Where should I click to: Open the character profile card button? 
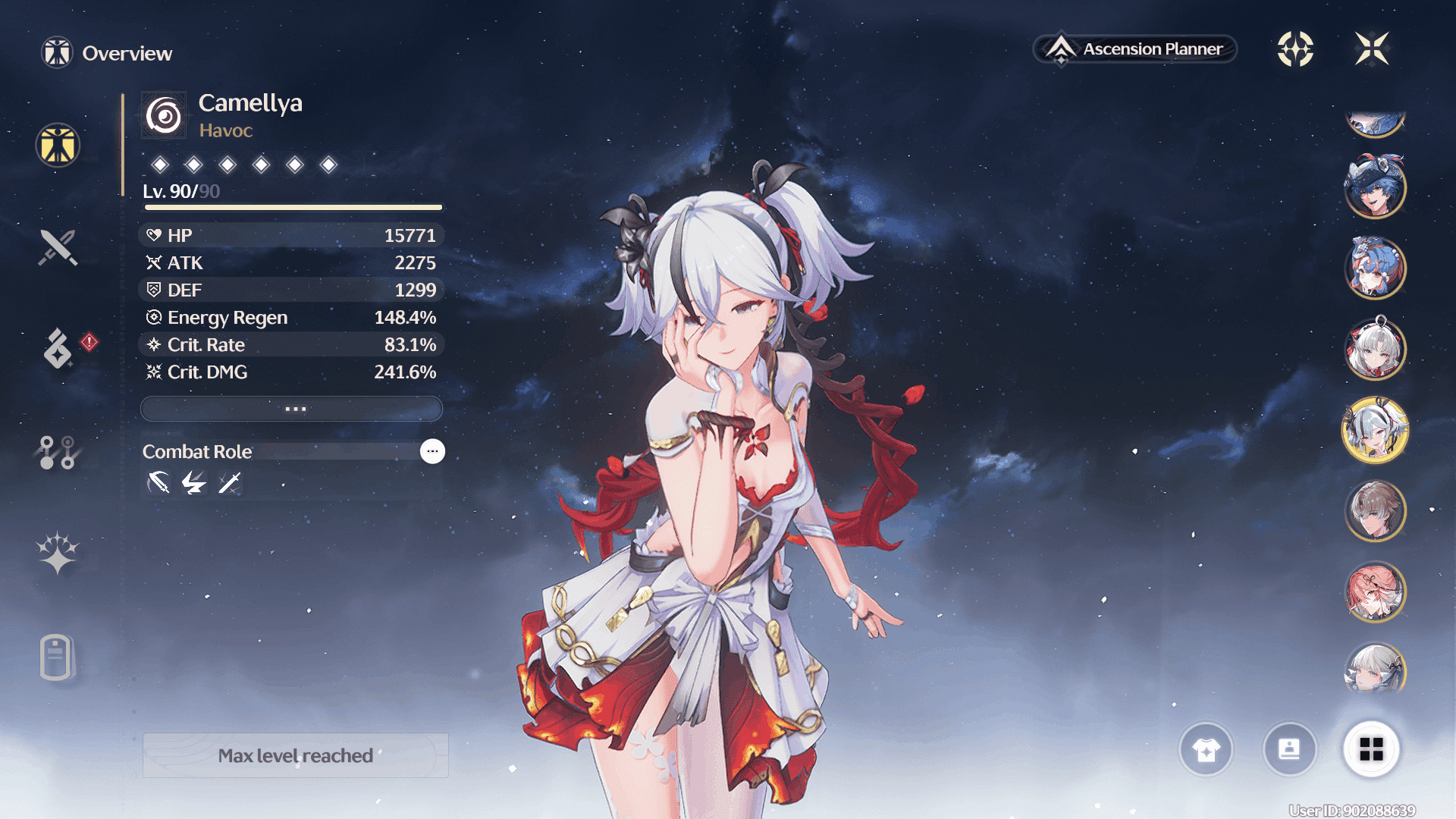click(x=1289, y=750)
